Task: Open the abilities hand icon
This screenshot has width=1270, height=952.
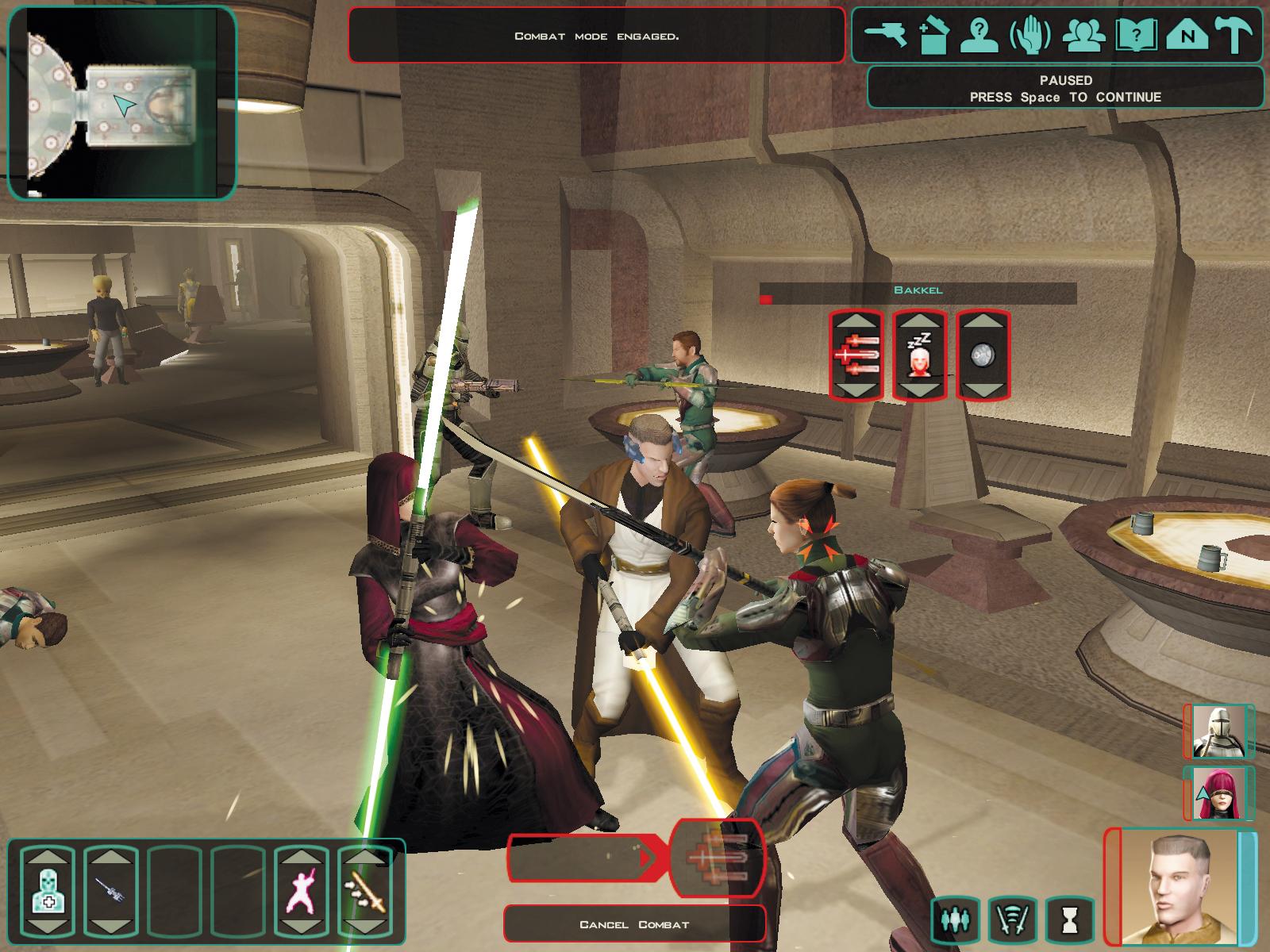Action: (1029, 36)
